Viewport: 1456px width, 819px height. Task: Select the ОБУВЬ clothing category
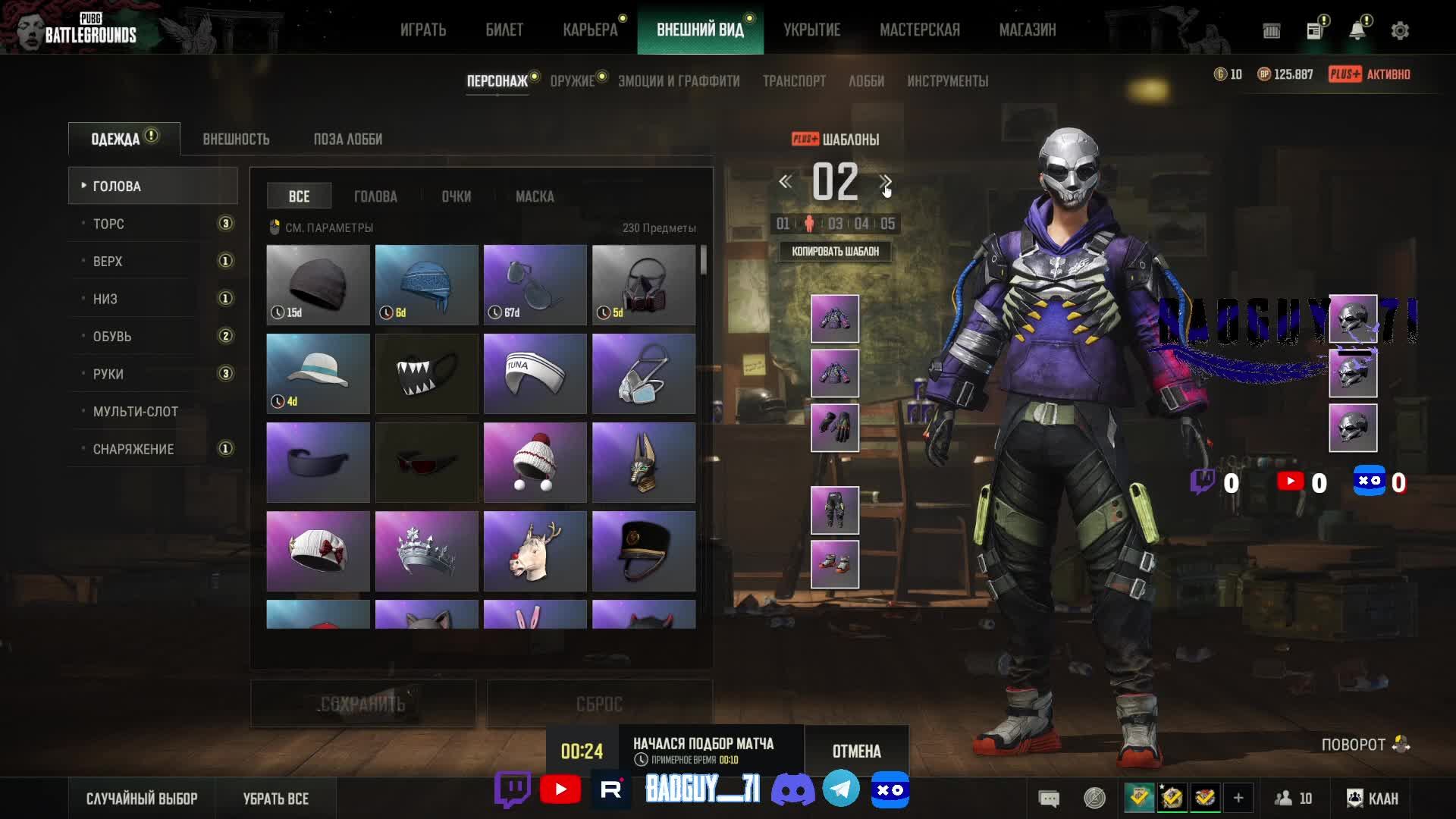tap(112, 336)
